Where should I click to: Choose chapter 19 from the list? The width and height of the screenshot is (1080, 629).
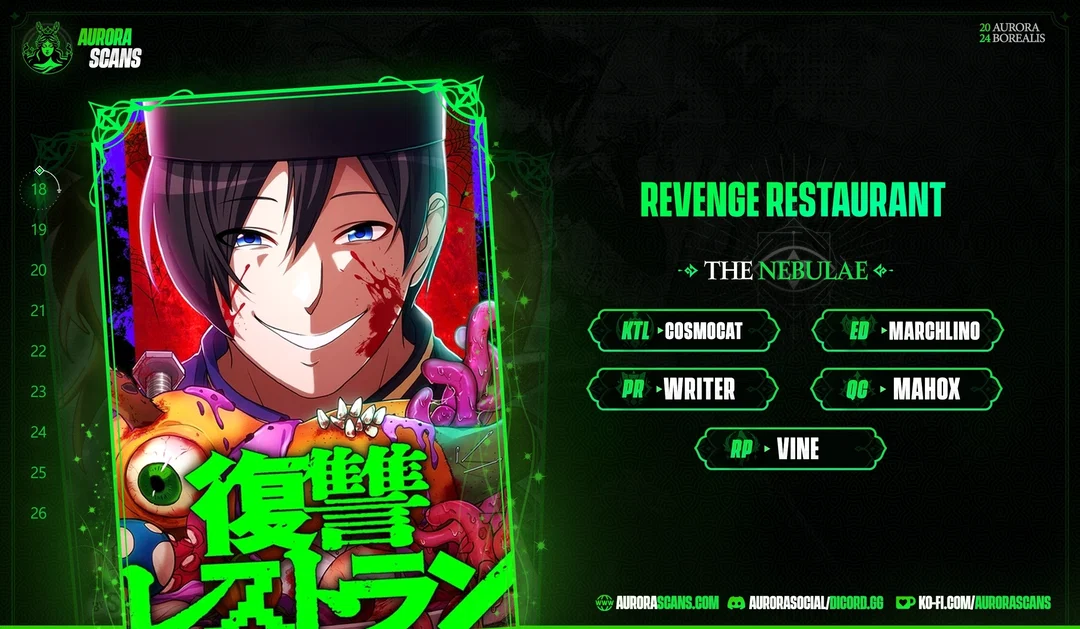tap(39, 229)
